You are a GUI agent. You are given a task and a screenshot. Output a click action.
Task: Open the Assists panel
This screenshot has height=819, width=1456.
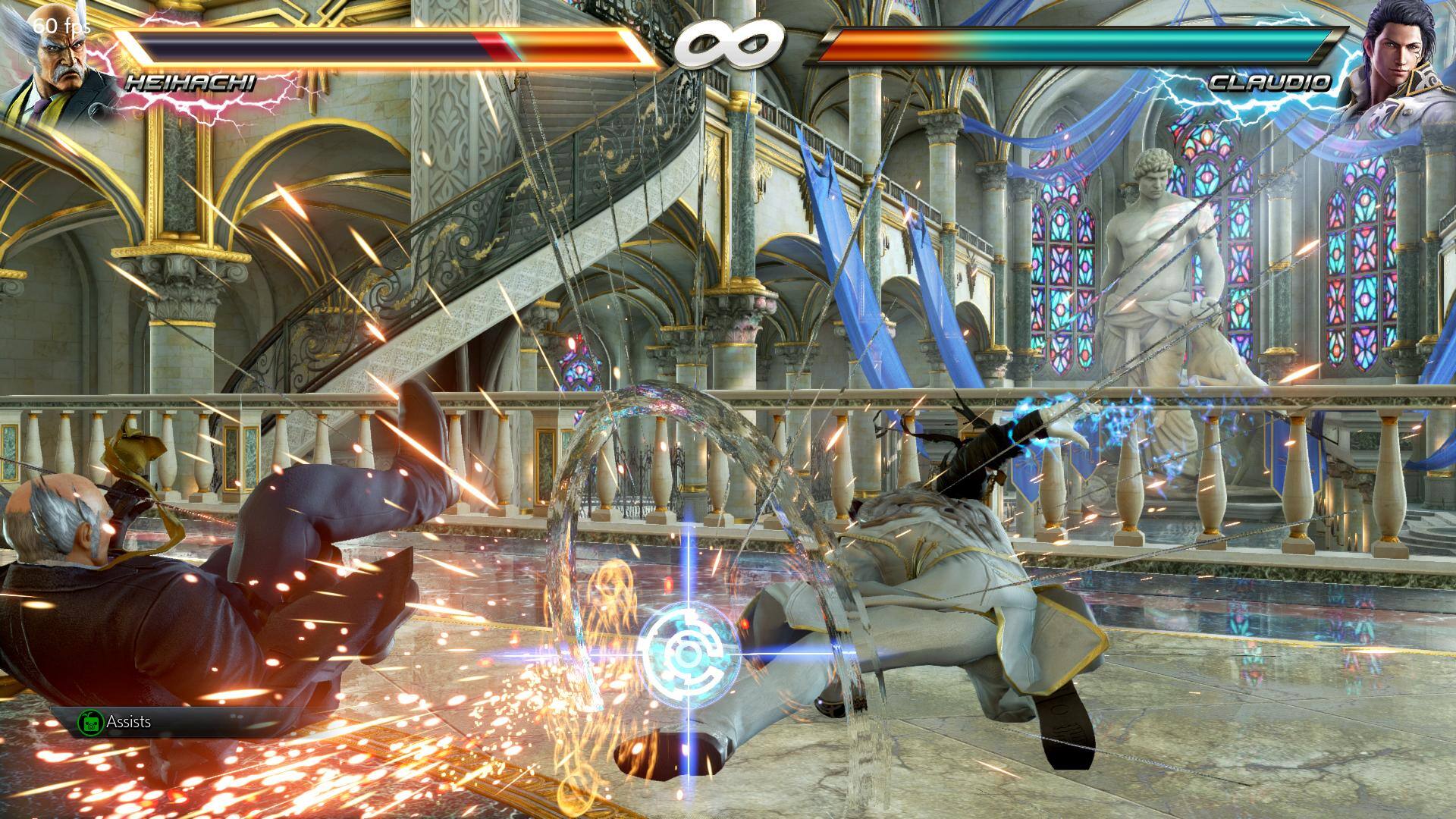point(115,721)
